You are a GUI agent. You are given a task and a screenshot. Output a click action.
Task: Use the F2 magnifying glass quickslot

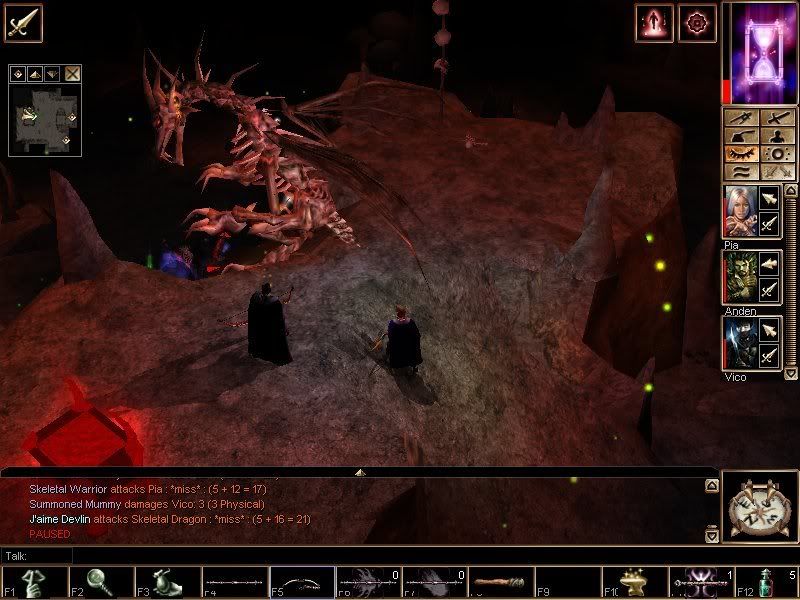101,582
